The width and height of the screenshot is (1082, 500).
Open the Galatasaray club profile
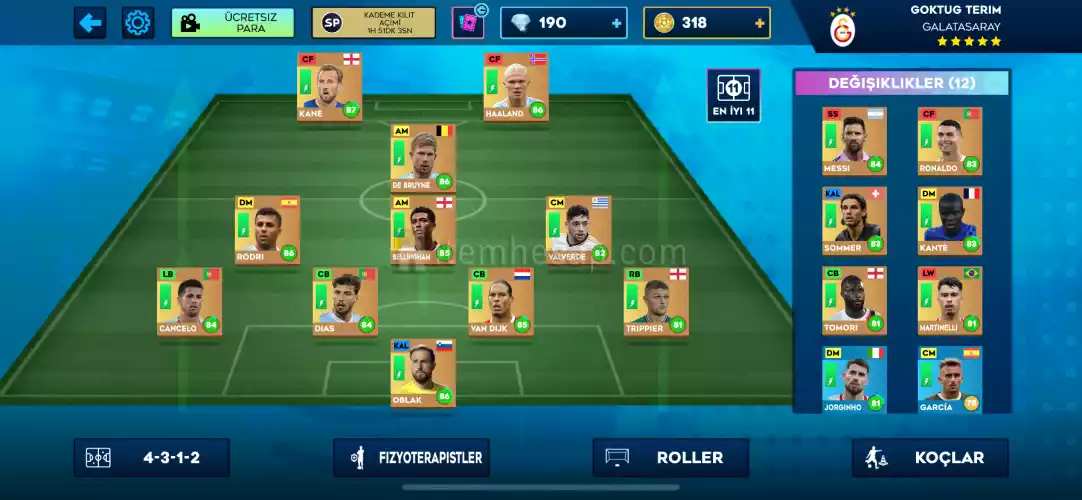[x=844, y=27]
